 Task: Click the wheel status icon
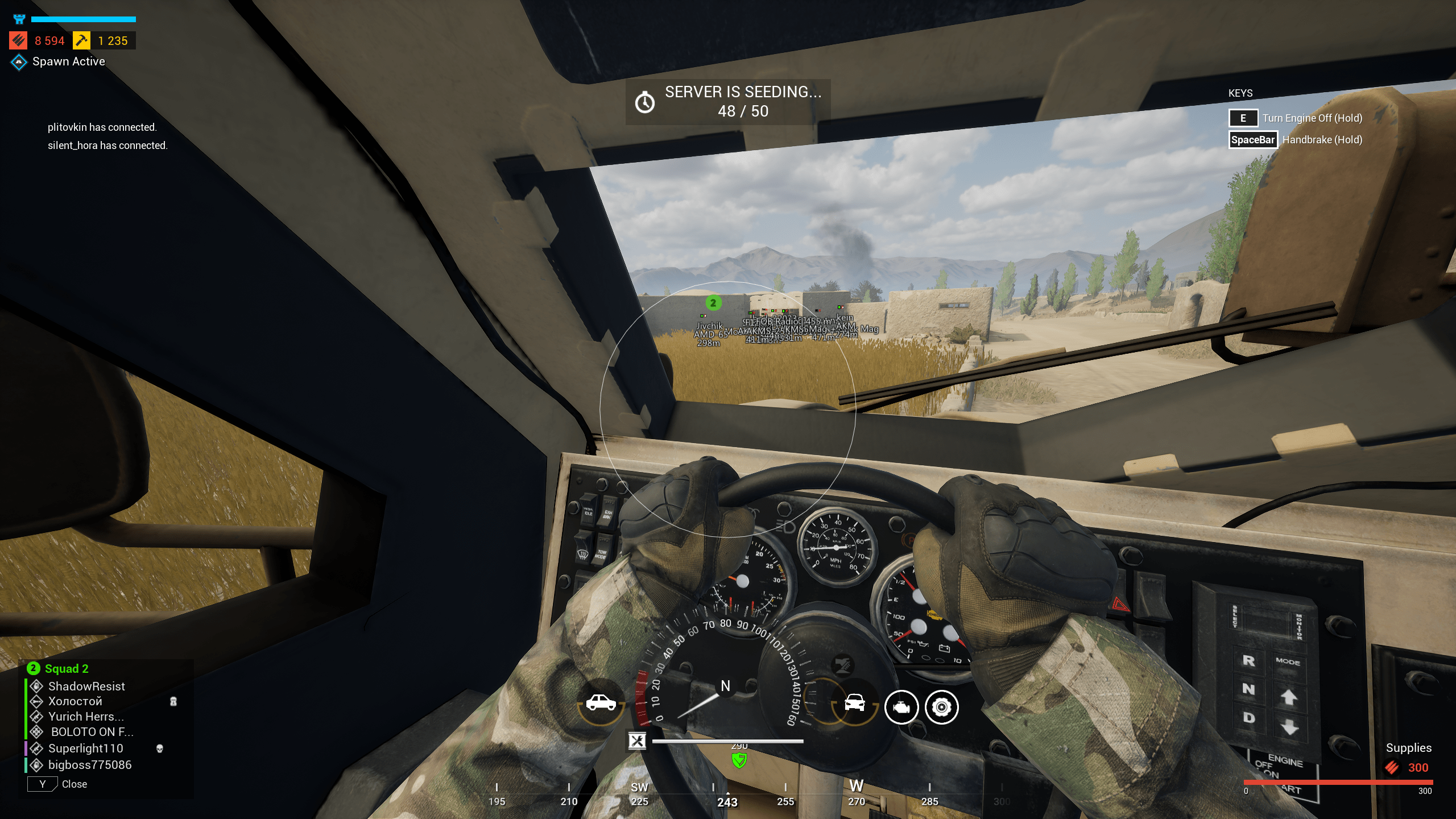click(x=942, y=708)
